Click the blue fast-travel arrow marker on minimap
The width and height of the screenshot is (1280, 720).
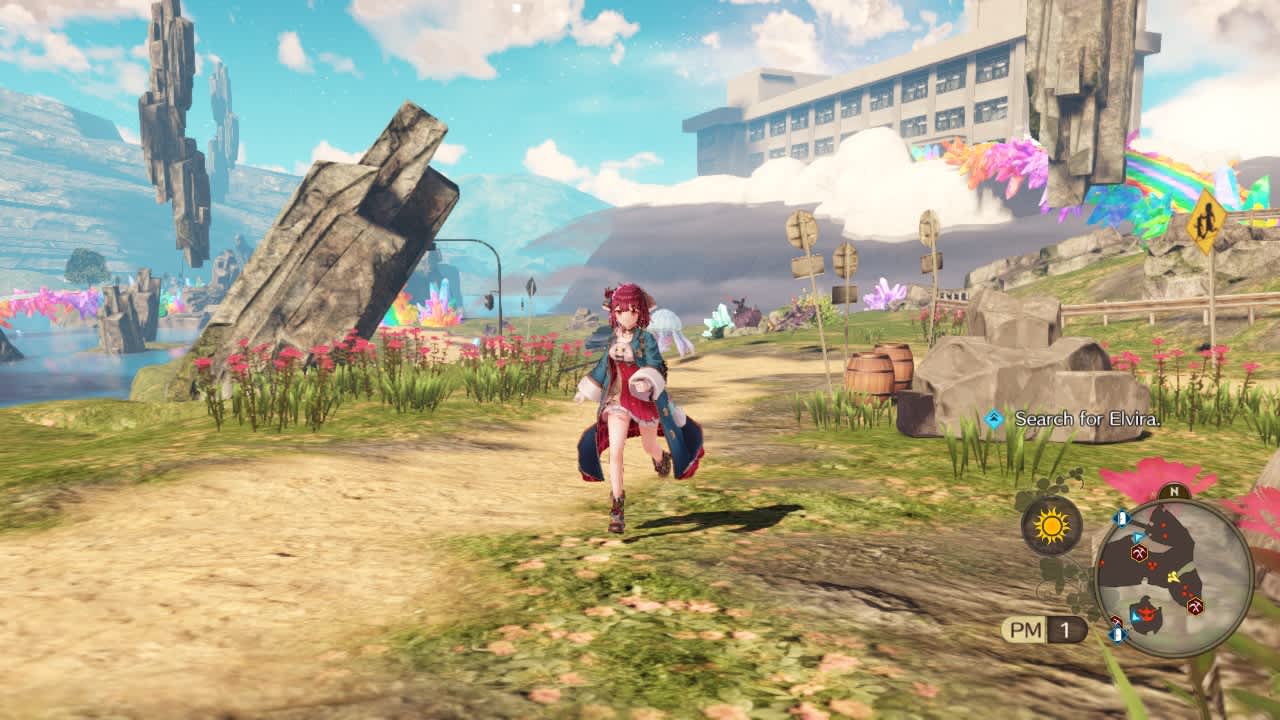[1138, 537]
